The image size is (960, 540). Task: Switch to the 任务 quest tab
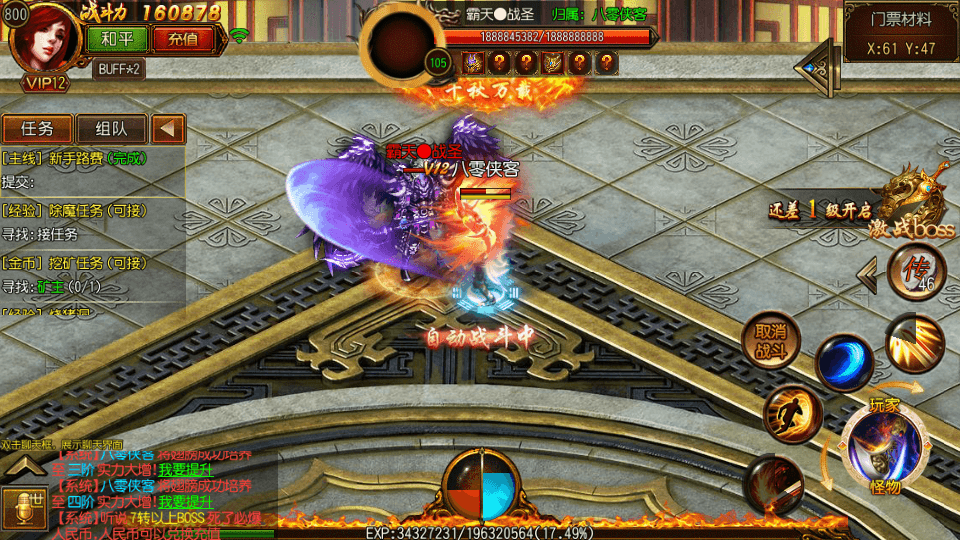tap(37, 129)
